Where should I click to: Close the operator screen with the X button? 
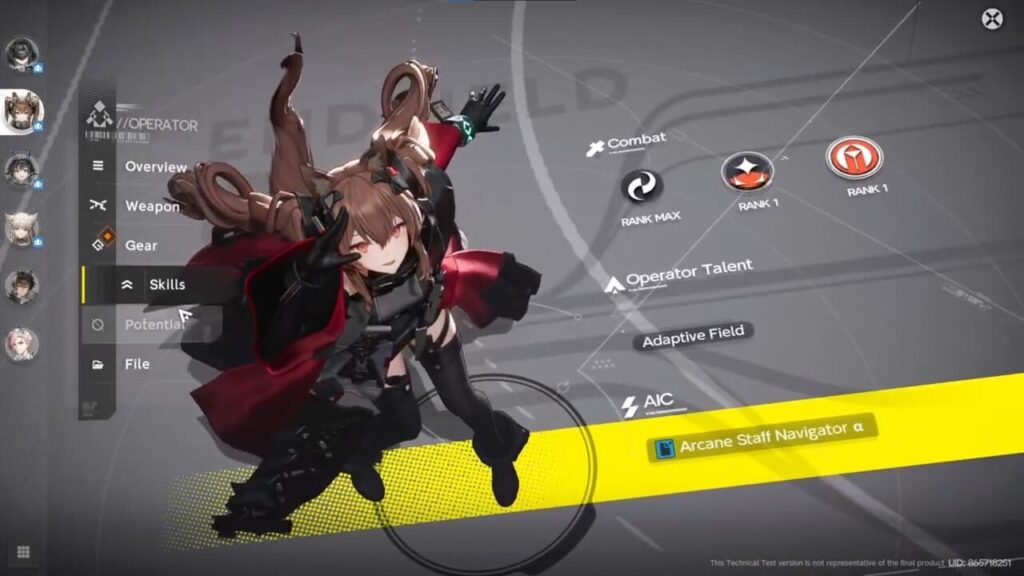pos(991,19)
